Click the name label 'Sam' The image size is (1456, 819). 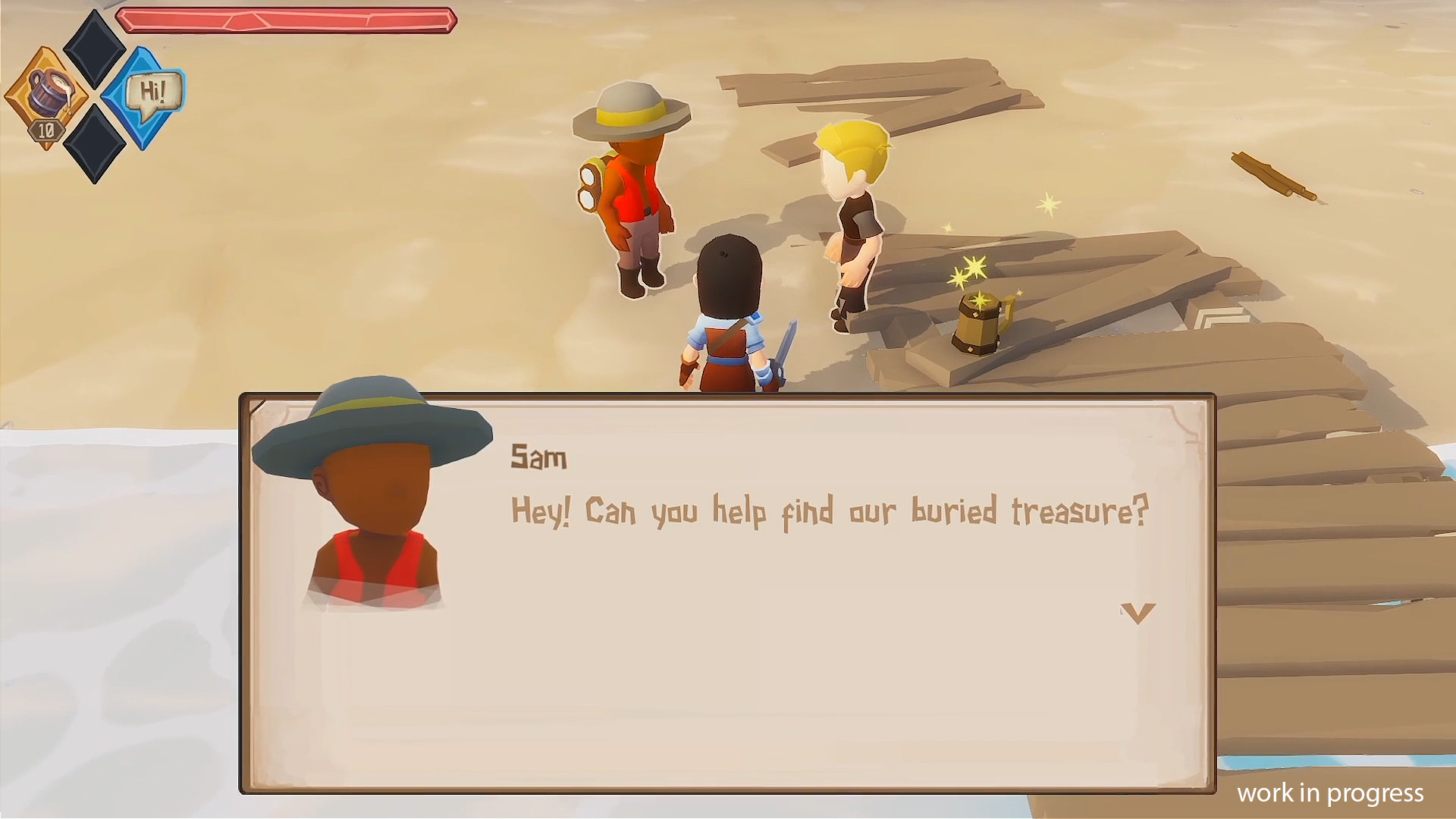pos(540,457)
